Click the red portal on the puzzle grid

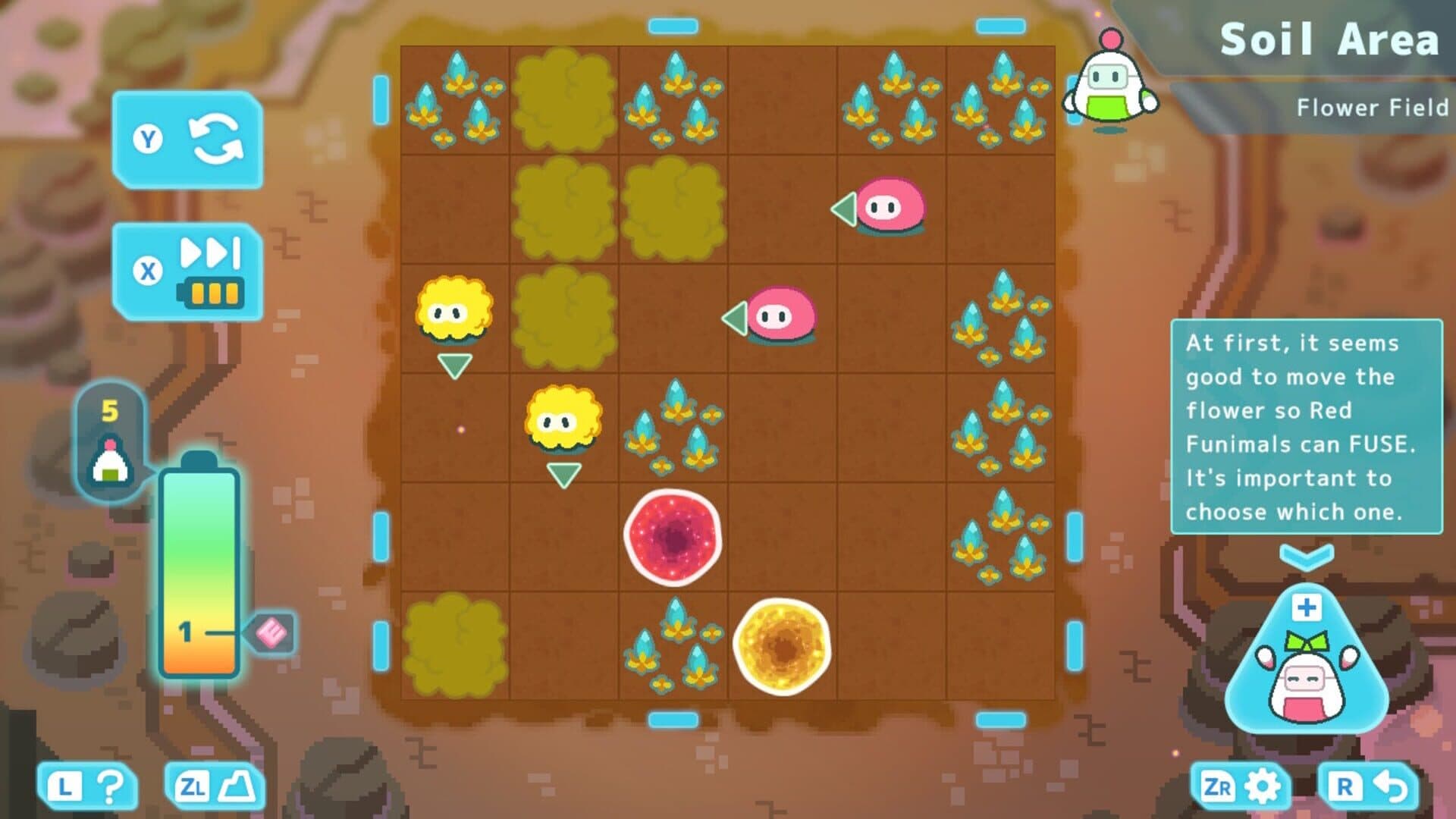[673, 535]
